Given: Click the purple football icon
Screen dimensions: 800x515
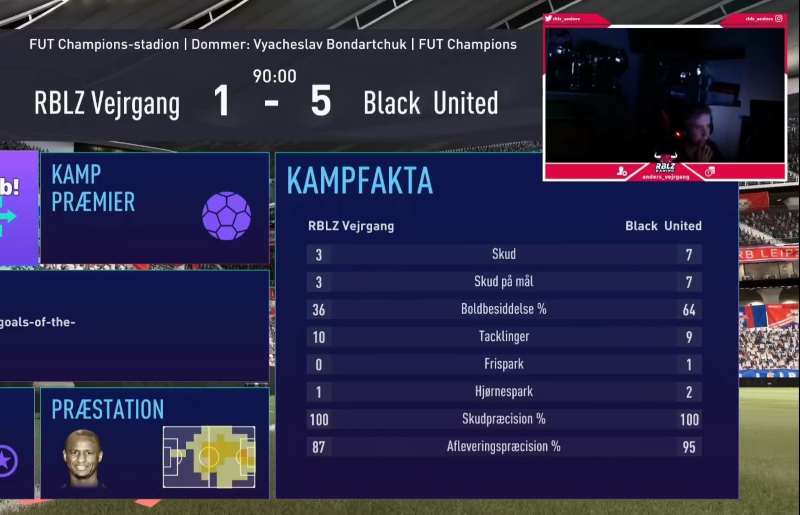Looking at the screenshot, I should [226, 215].
